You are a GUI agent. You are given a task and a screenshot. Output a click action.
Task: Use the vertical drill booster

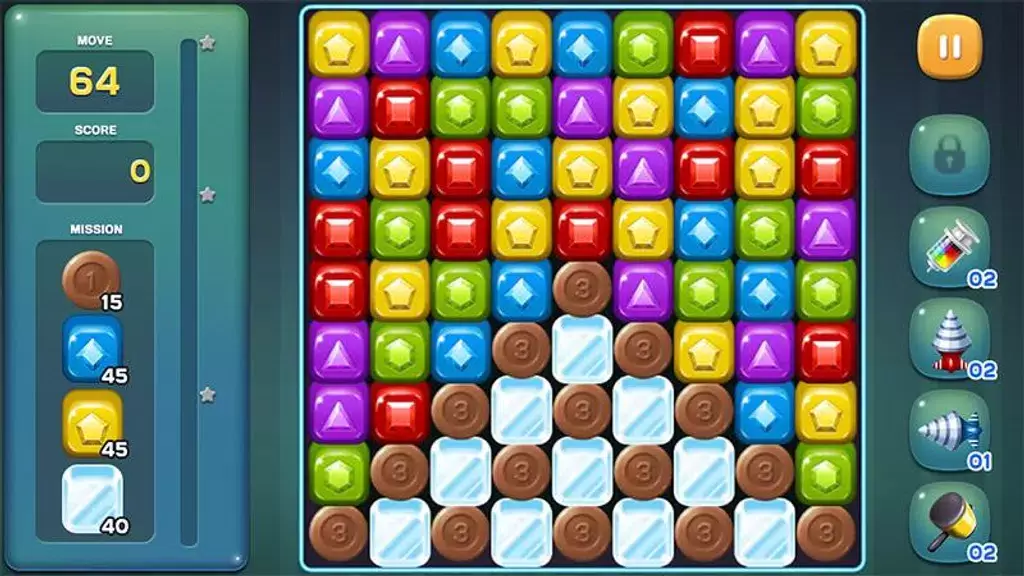949,339
